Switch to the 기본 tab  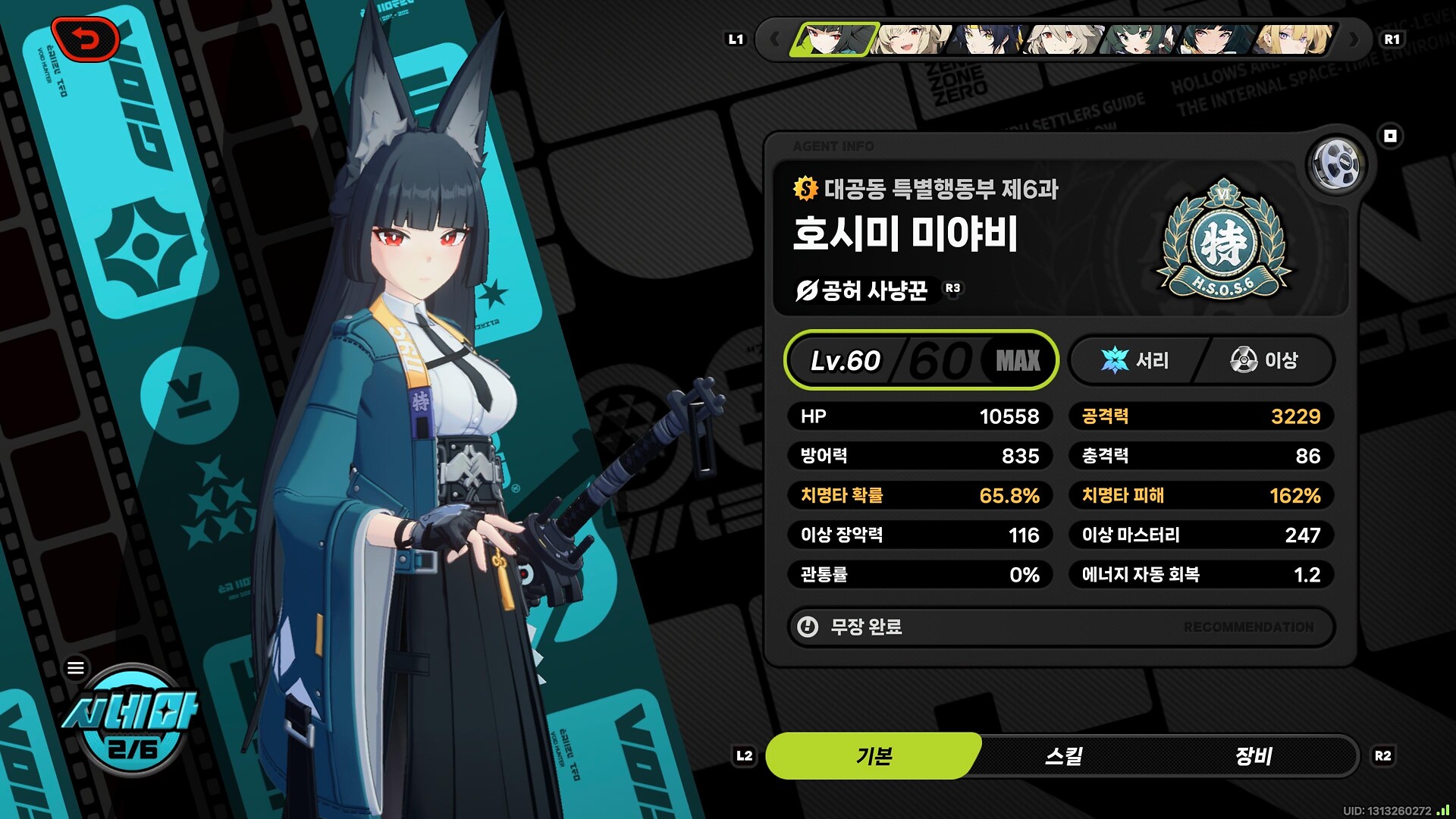tap(874, 756)
